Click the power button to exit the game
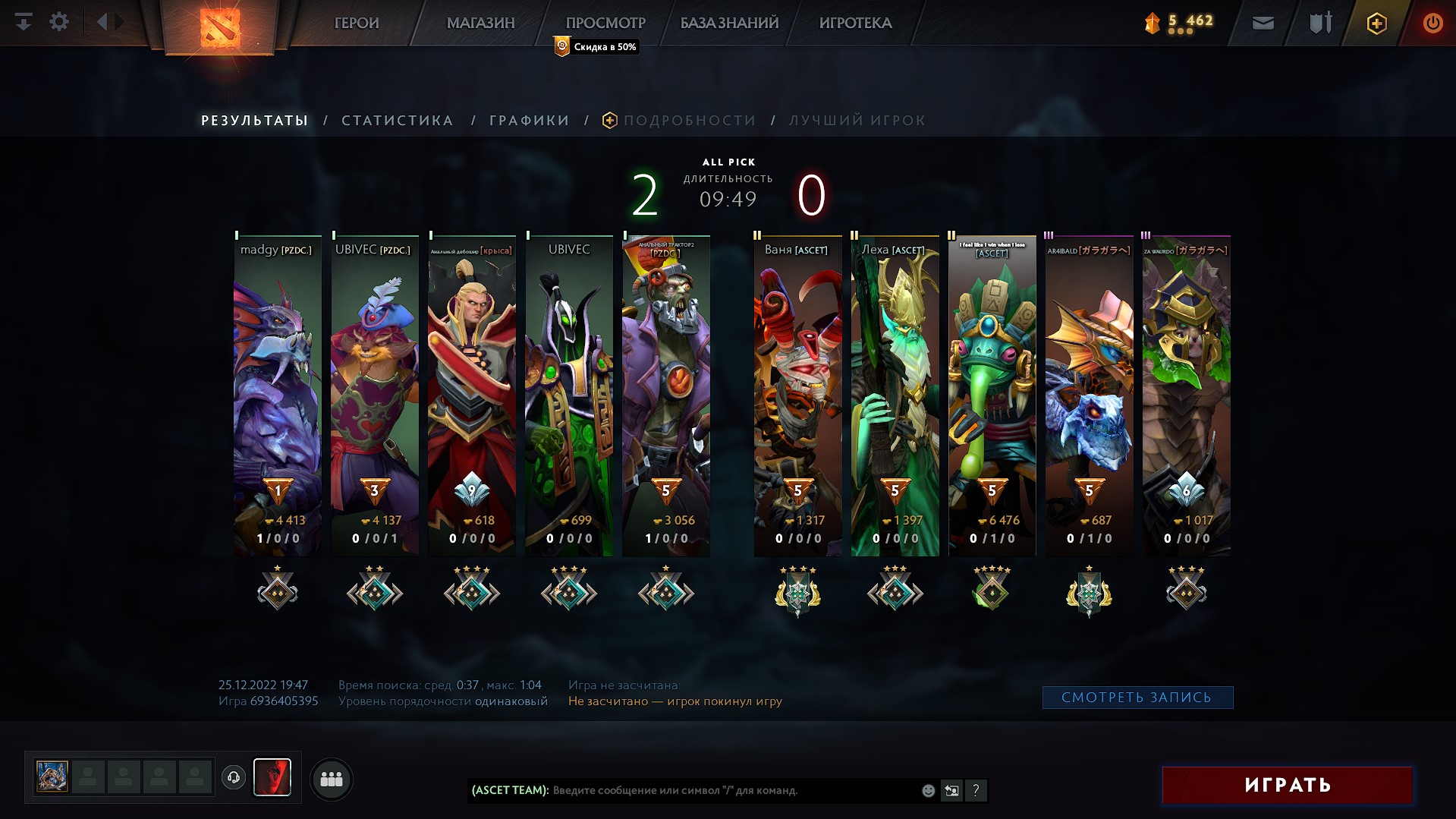The height and width of the screenshot is (819, 1456). 1432,23
